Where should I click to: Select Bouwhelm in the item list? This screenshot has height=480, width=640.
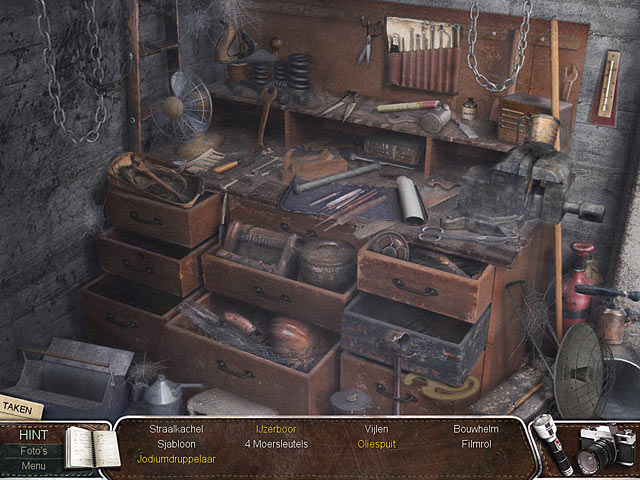[475, 428]
